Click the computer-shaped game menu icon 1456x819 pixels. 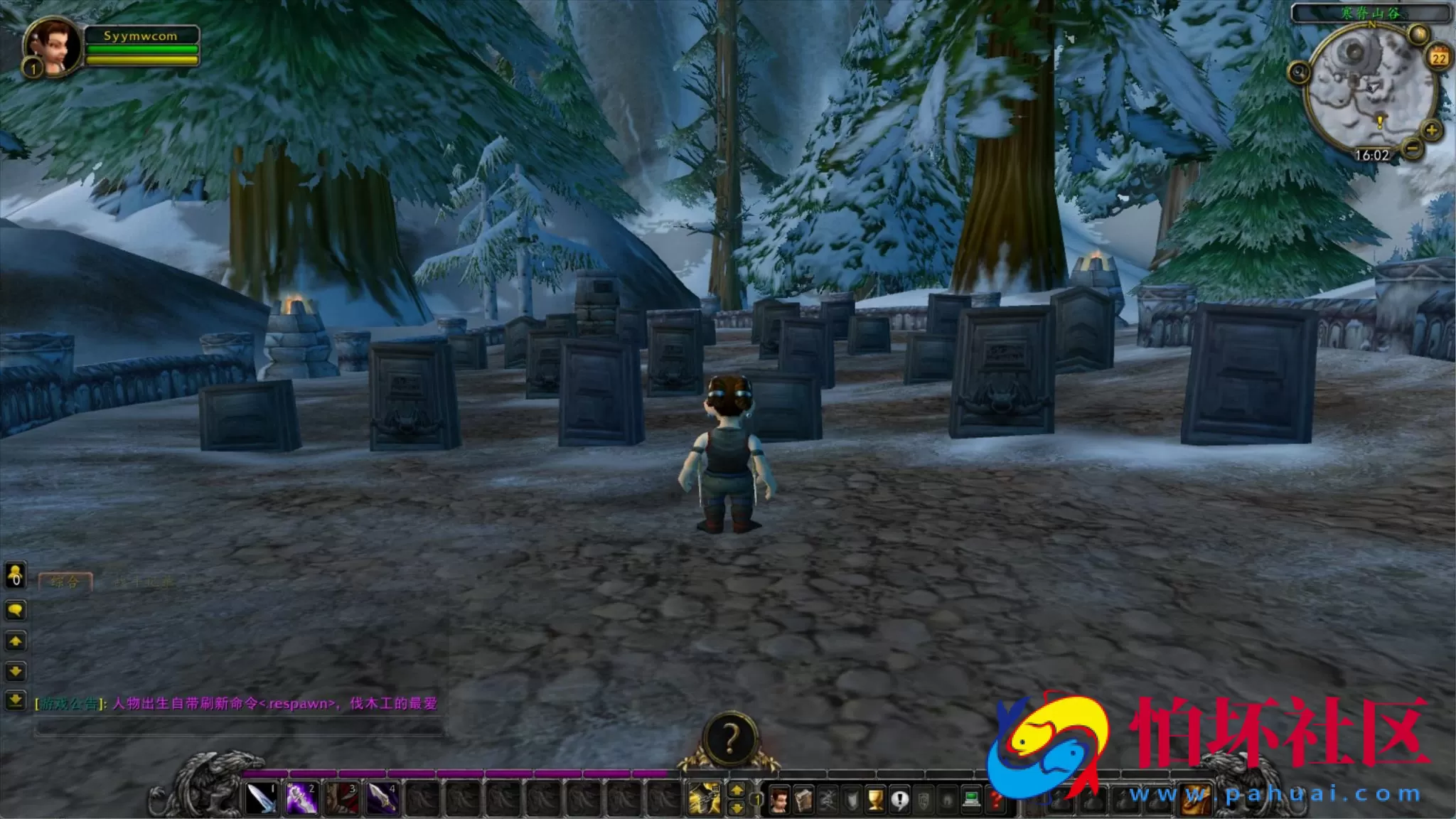[973, 798]
